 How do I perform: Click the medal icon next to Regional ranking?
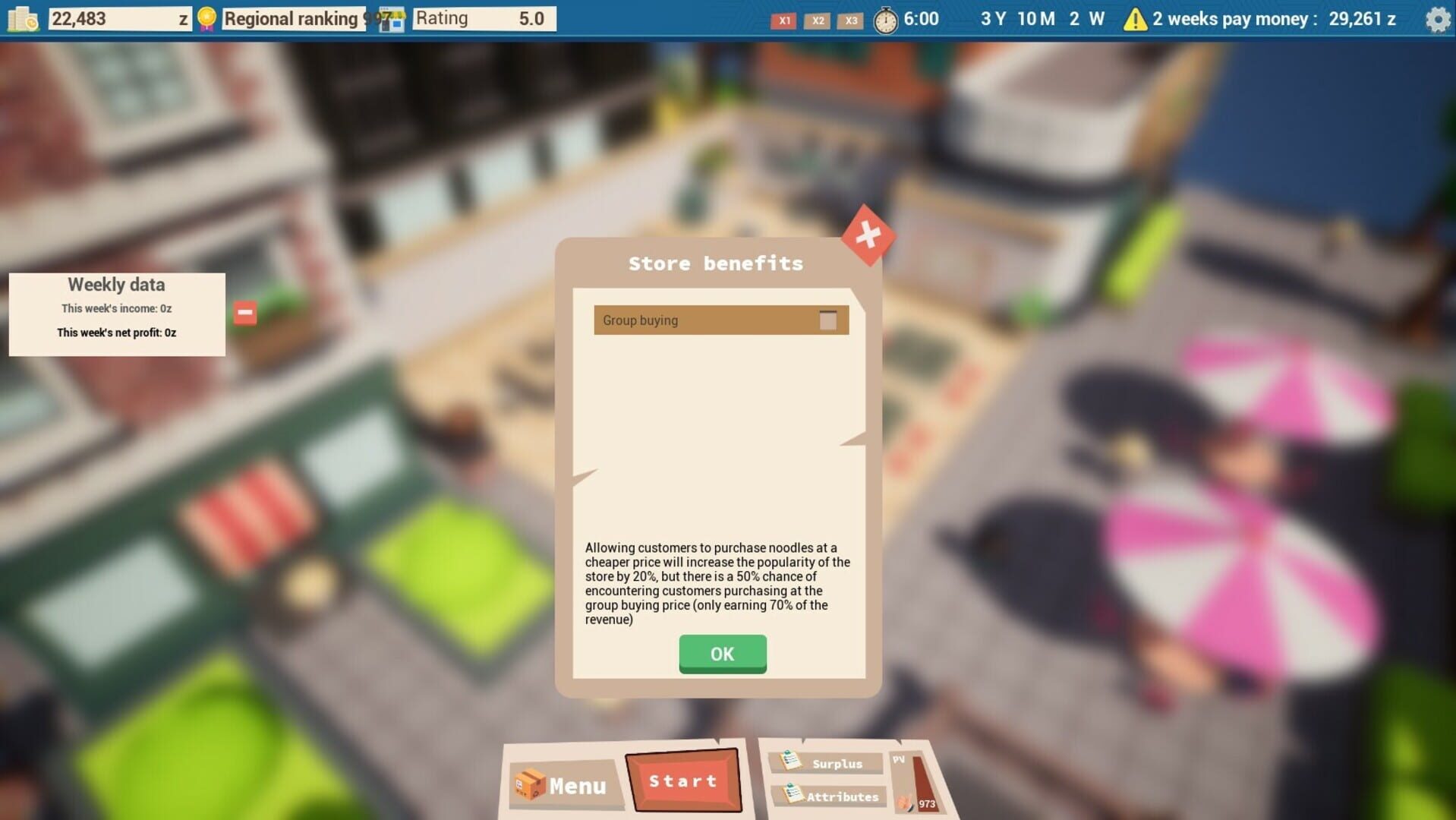click(x=205, y=17)
